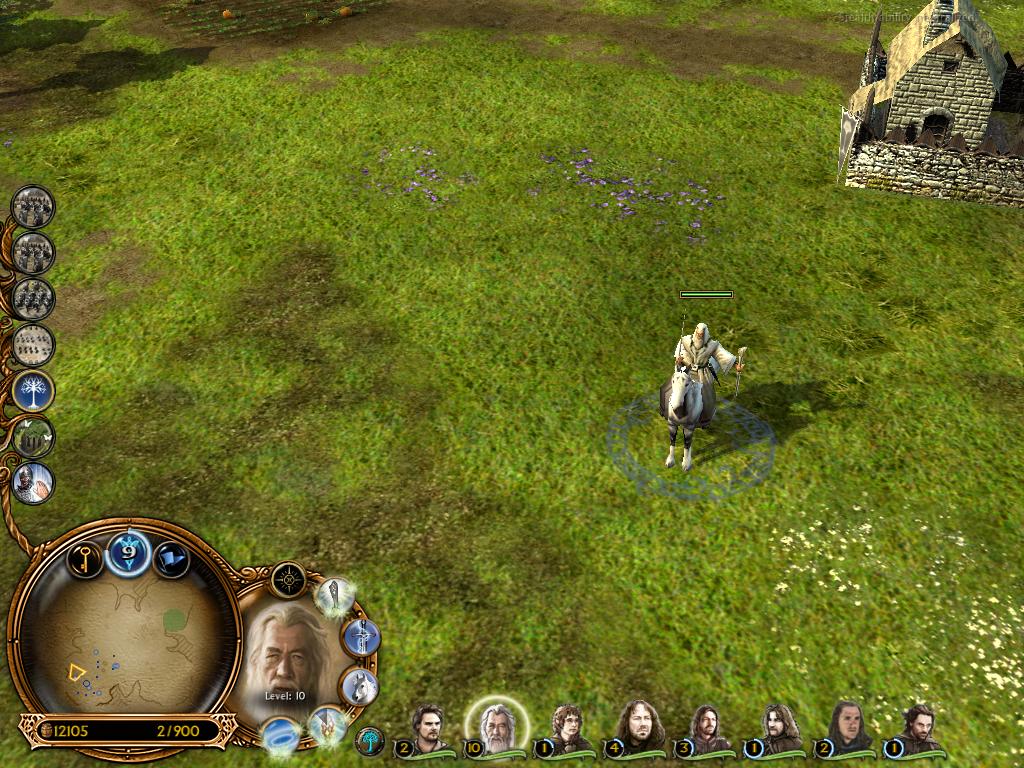Activate the blue flag beacon button
This screenshot has height=768, width=1024.
pyautogui.click(x=172, y=558)
